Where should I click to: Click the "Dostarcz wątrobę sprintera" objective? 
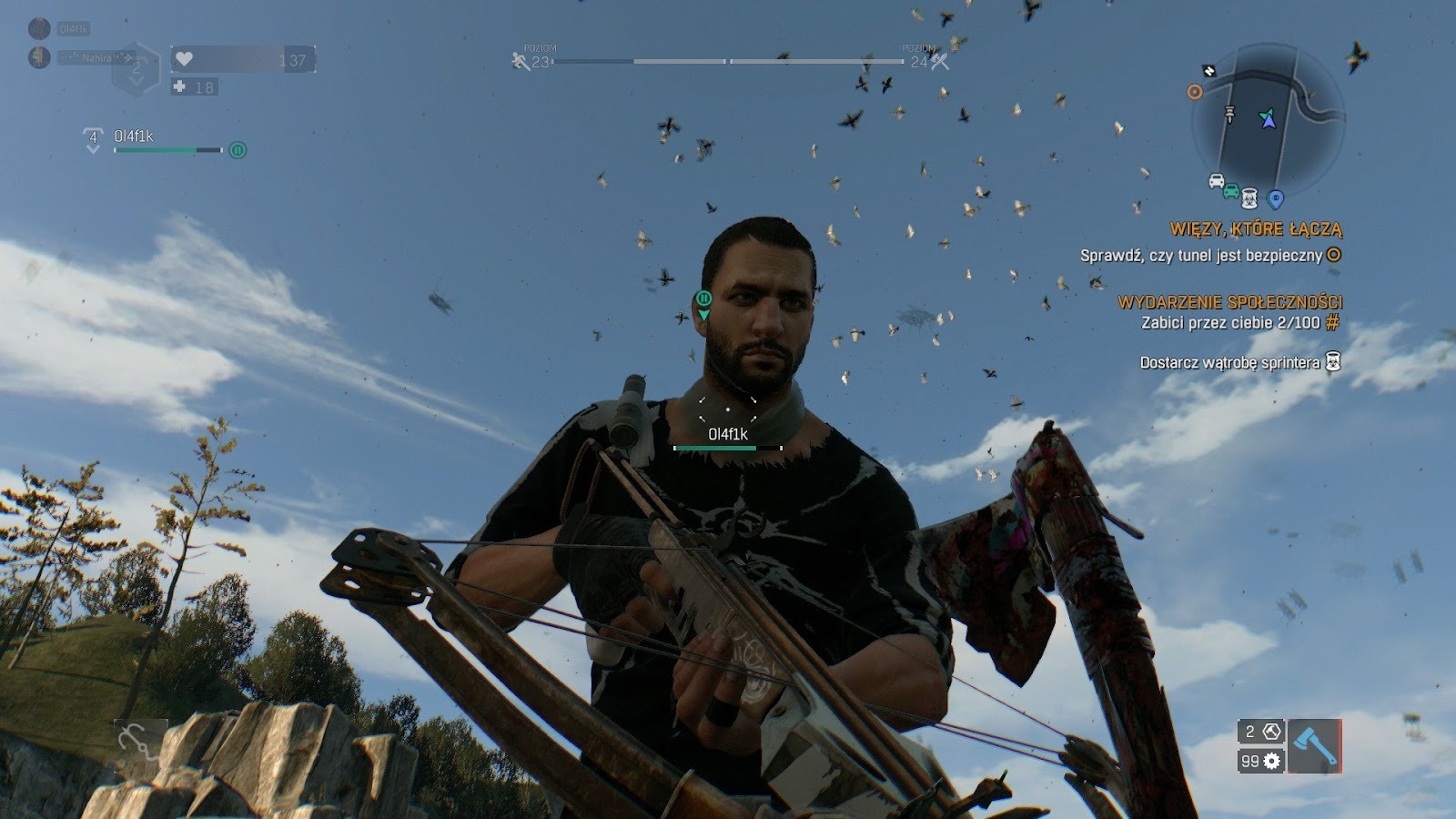coord(1229,362)
